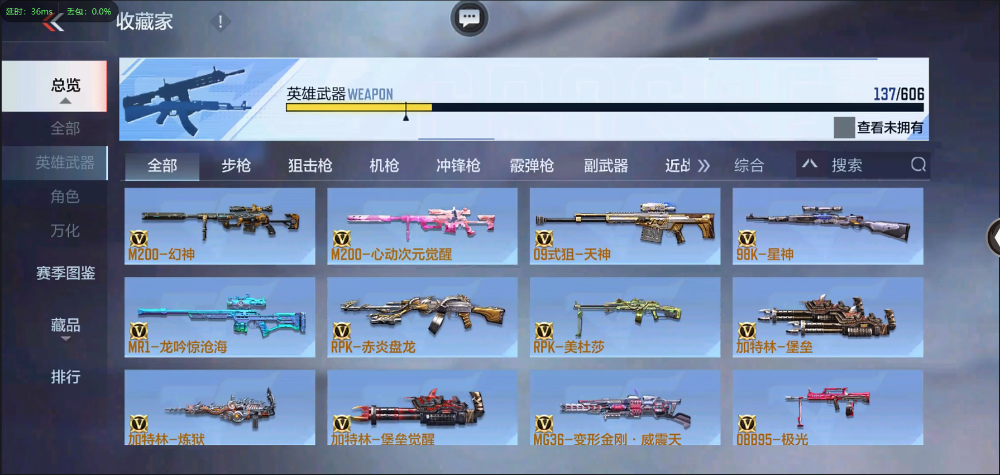Select the 总览 overview menu entry
Image resolution: width=1000 pixels, height=475 pixels.
click(x=66, y=86)
